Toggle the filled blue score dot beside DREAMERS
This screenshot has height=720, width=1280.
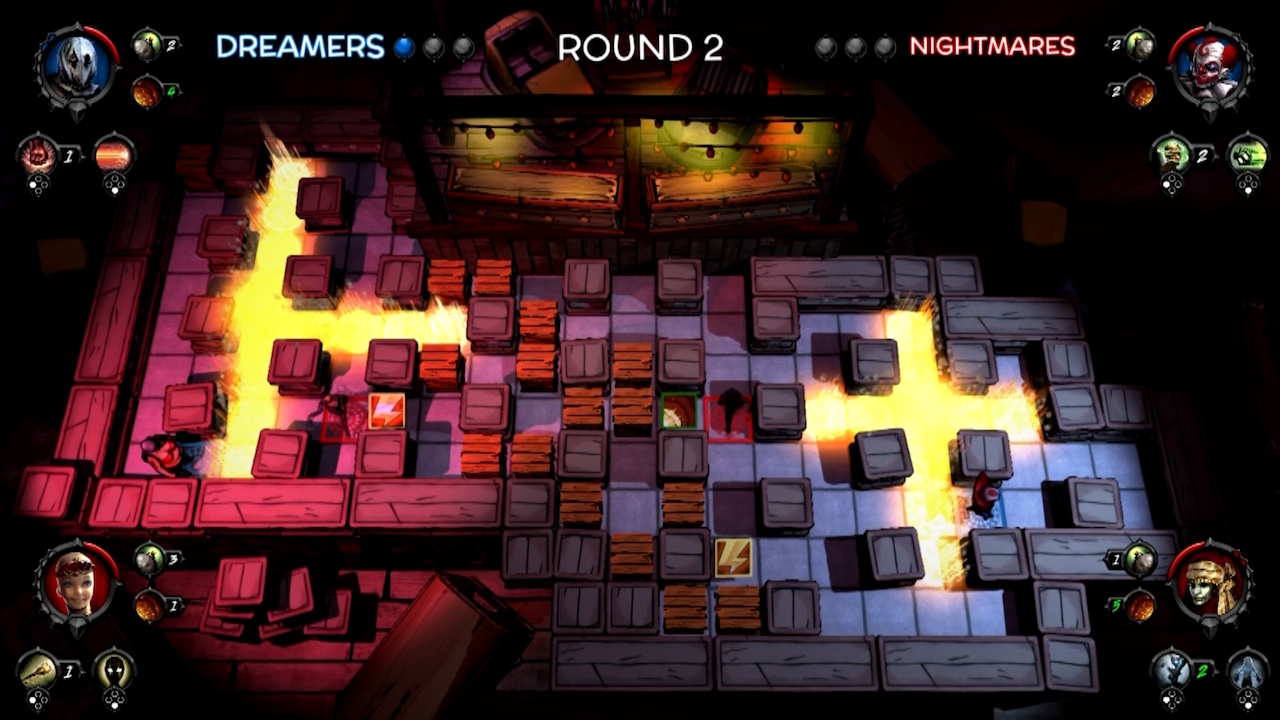(x=402, y=46)
